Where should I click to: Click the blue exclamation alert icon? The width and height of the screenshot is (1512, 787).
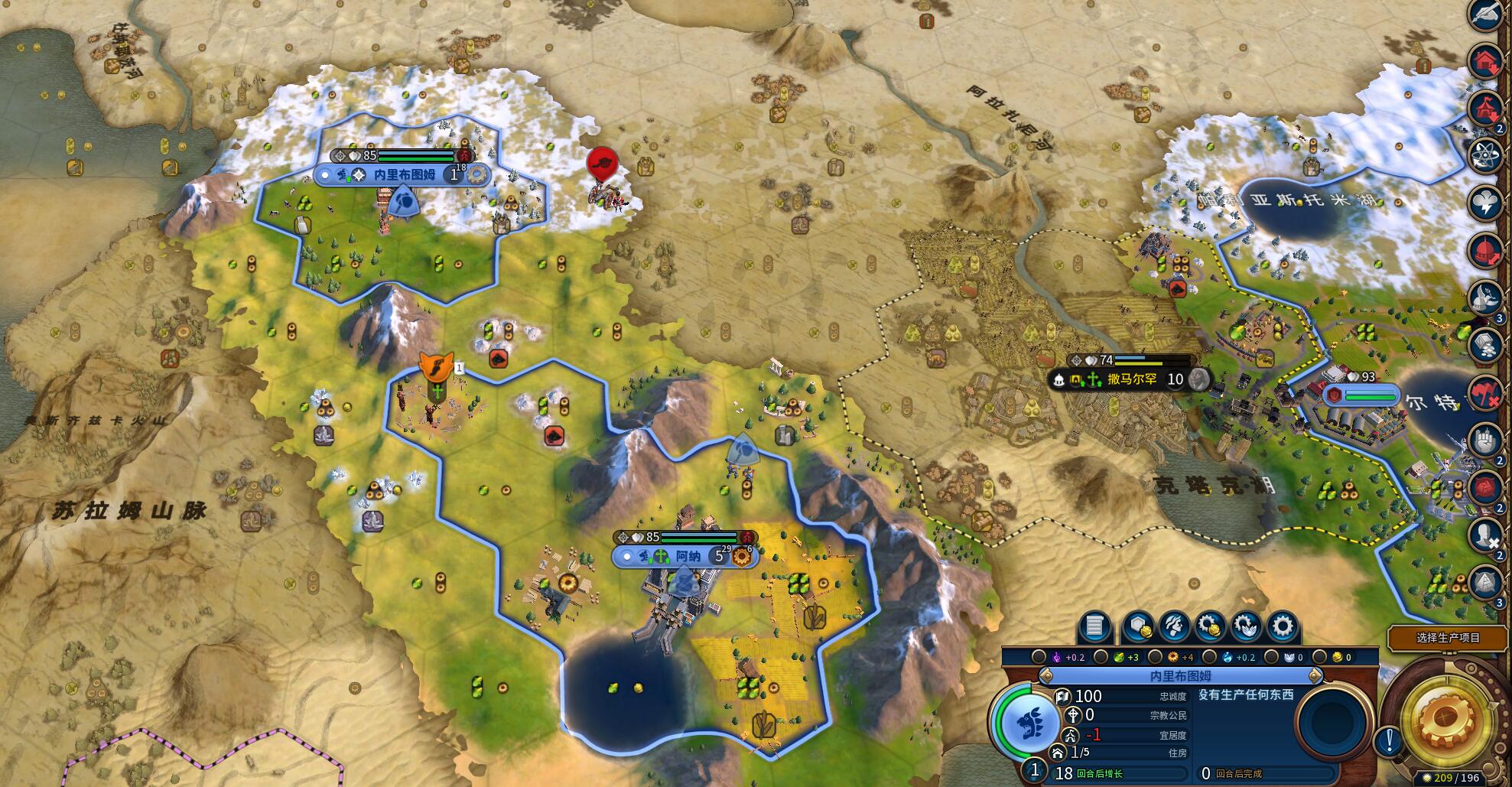1389,740
